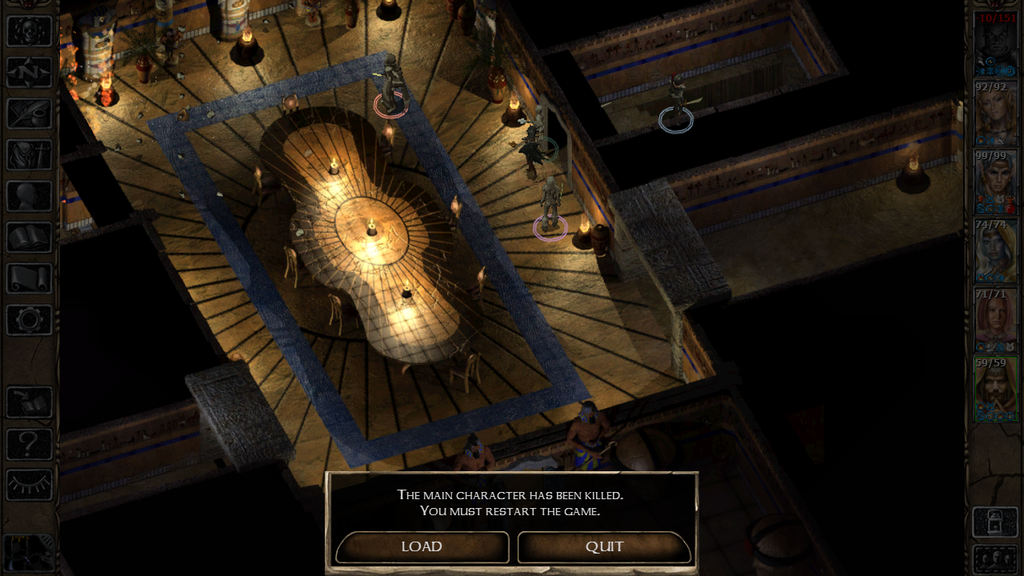Open the mage spellbook icon
The height and width of the screenshot is (576, 1024).
pos(29,237)
